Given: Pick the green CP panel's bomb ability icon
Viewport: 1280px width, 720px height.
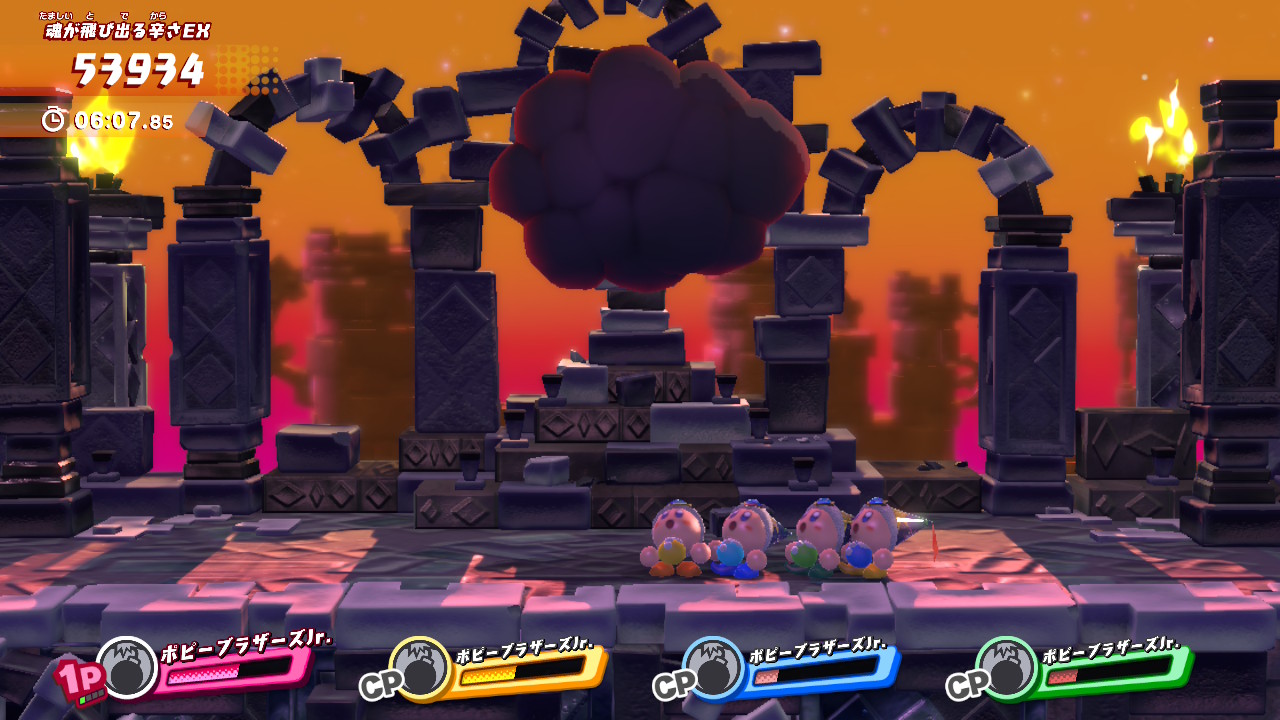Looking at the screenshot, I should coord(1007,667).
